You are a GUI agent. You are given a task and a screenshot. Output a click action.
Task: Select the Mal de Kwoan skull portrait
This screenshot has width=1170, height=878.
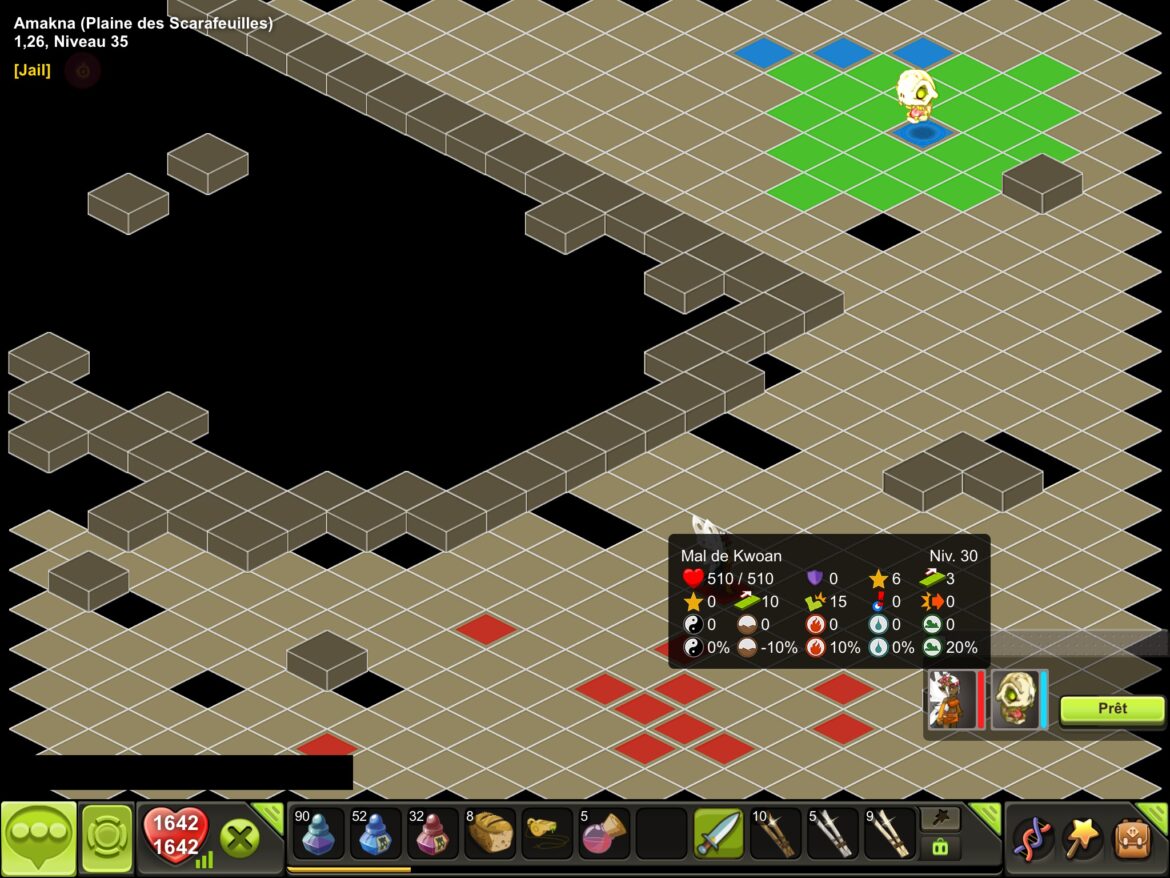(1014, 699)
